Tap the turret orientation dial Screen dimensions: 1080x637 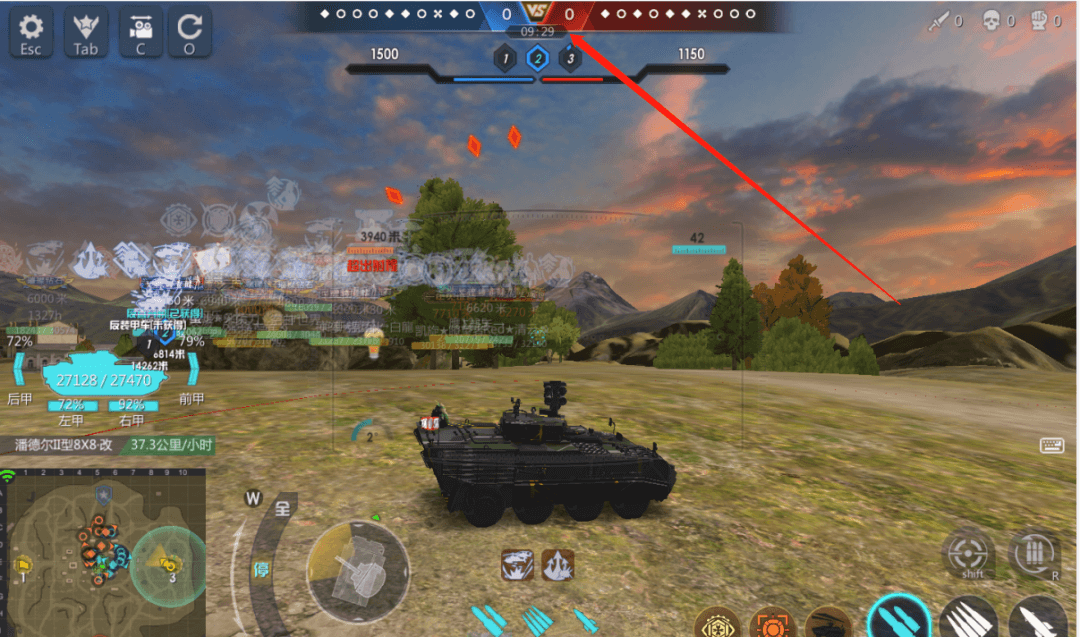pos(357,571)
